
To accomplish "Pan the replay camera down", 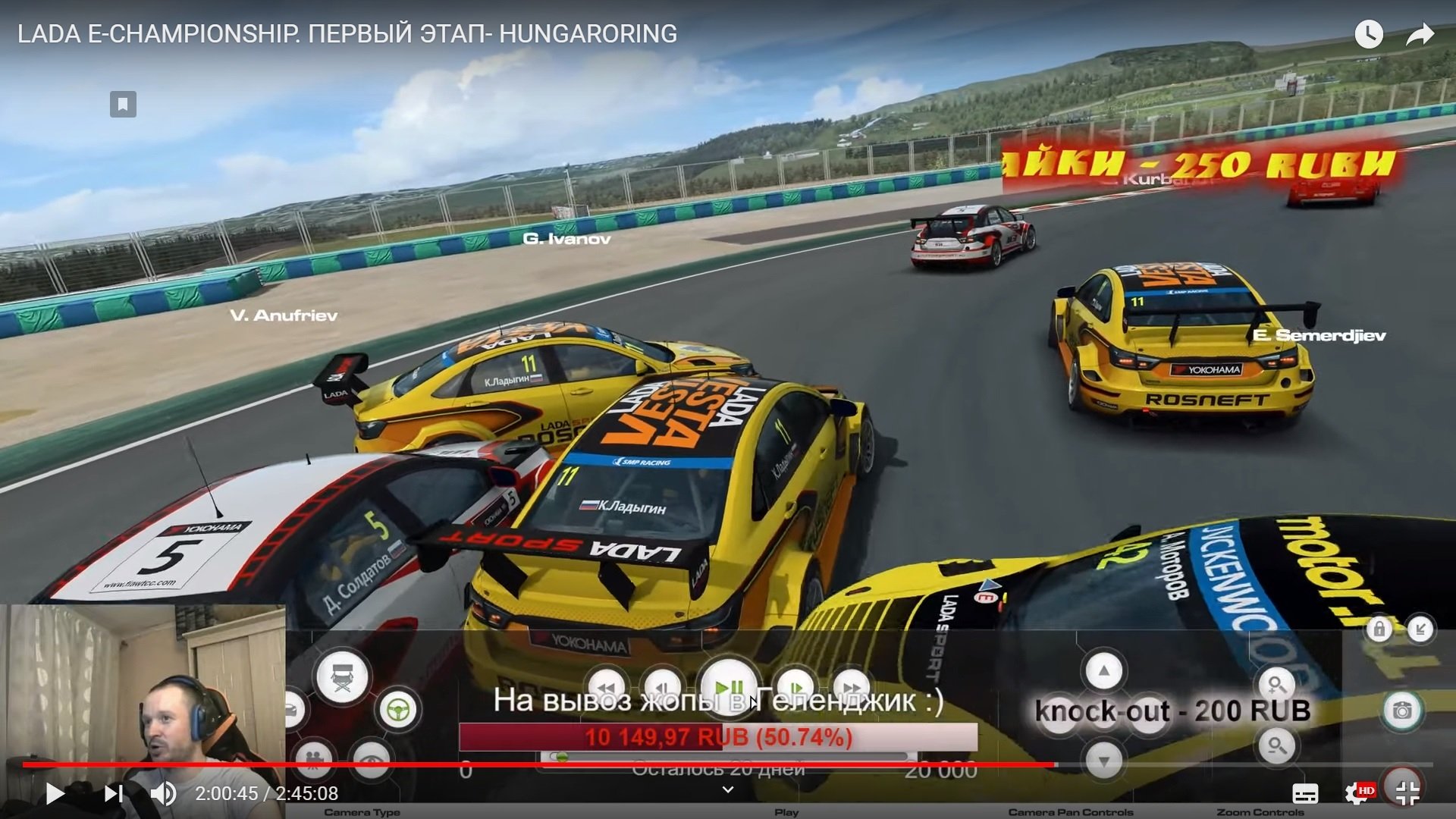I will 1103,760.
